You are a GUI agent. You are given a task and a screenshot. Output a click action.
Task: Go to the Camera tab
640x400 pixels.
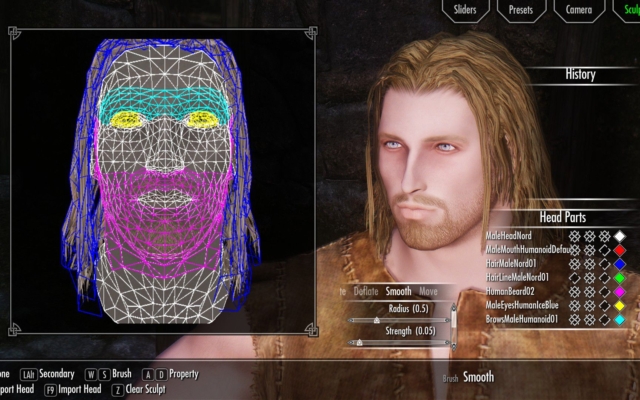coord(579,10)
